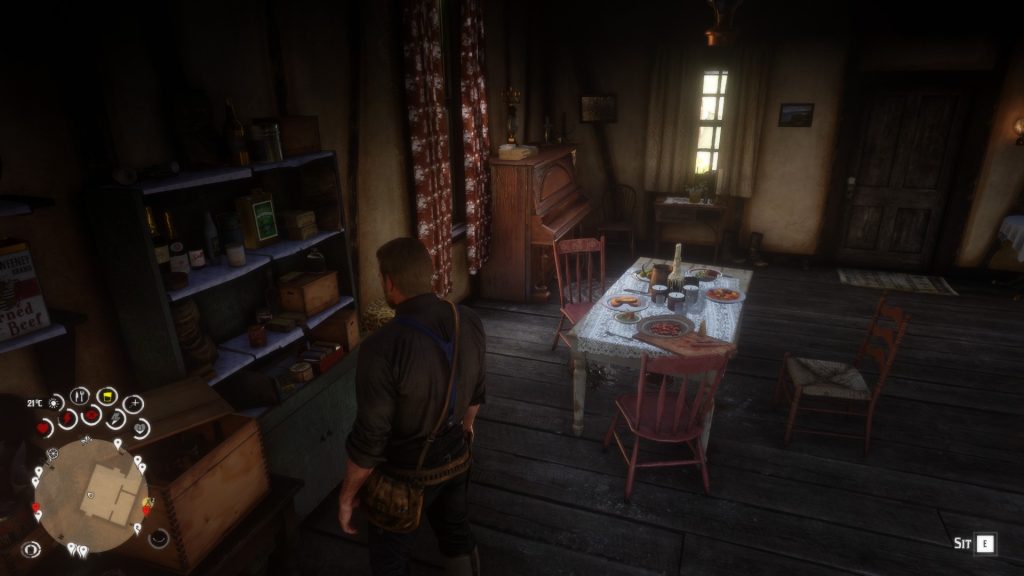Screen dimensions: 1024x576
Task: Click the sun temperature icon
Action: coord(55,402)
